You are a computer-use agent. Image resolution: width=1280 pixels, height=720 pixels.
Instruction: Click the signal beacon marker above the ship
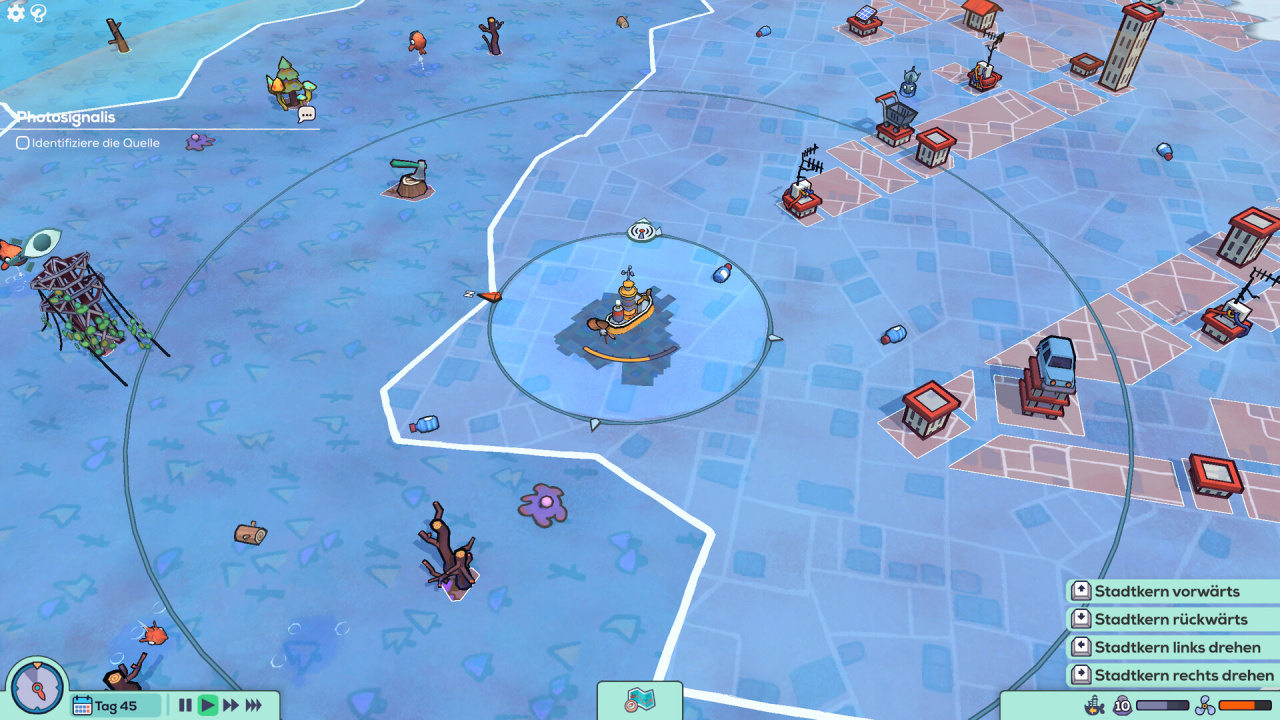[644, 232]
